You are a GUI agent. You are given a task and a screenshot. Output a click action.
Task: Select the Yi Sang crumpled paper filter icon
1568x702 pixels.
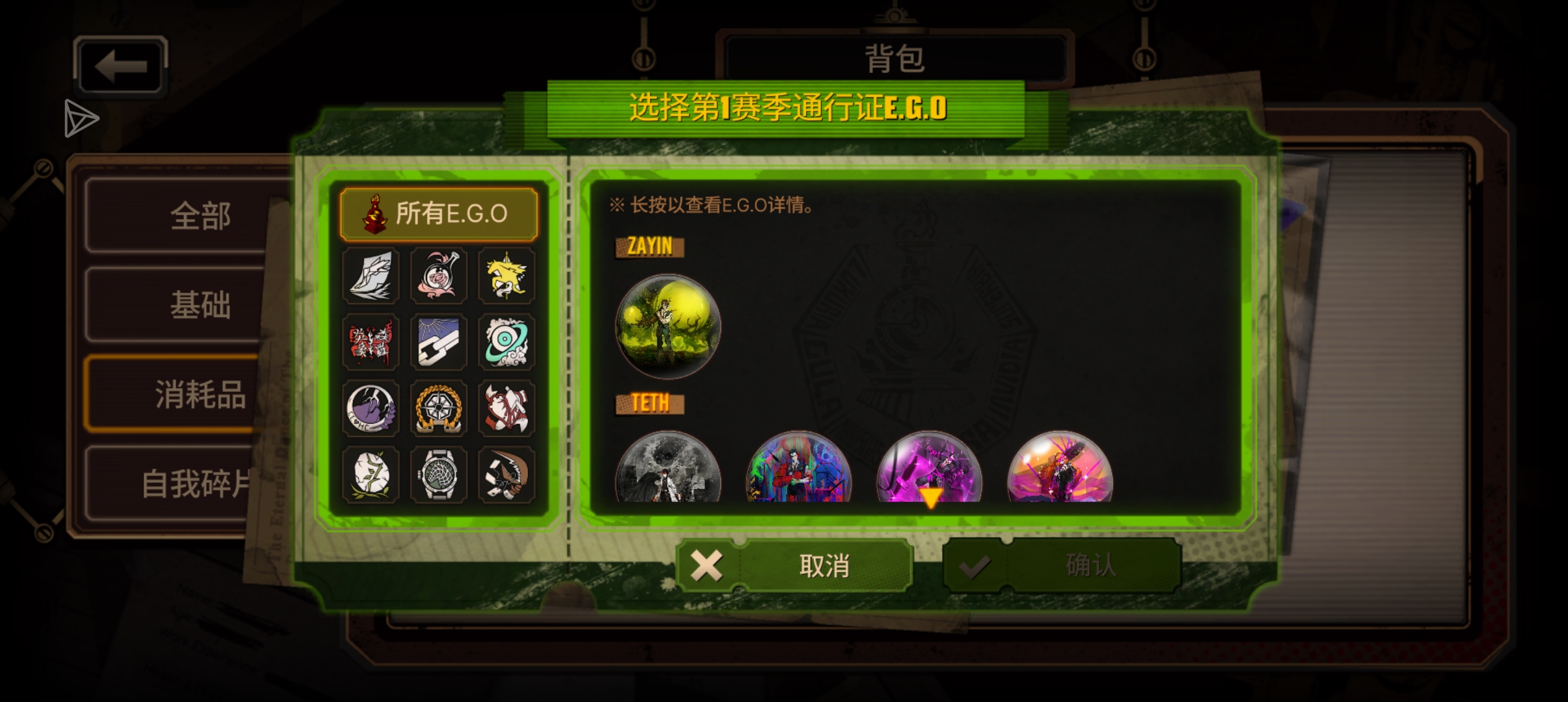[x=371, y=276]
